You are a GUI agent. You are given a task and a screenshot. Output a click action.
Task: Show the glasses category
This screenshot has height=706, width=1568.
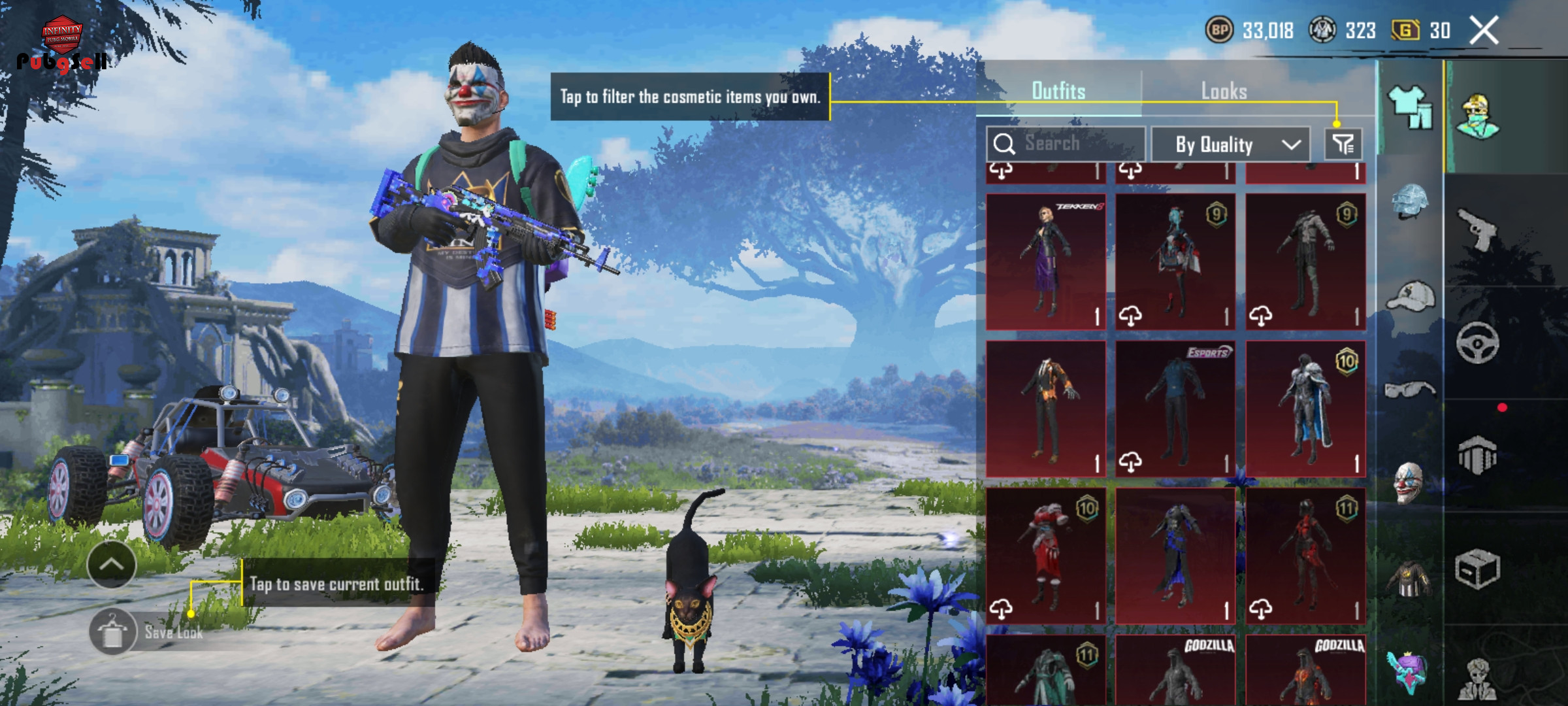[x=1410, y=390]
